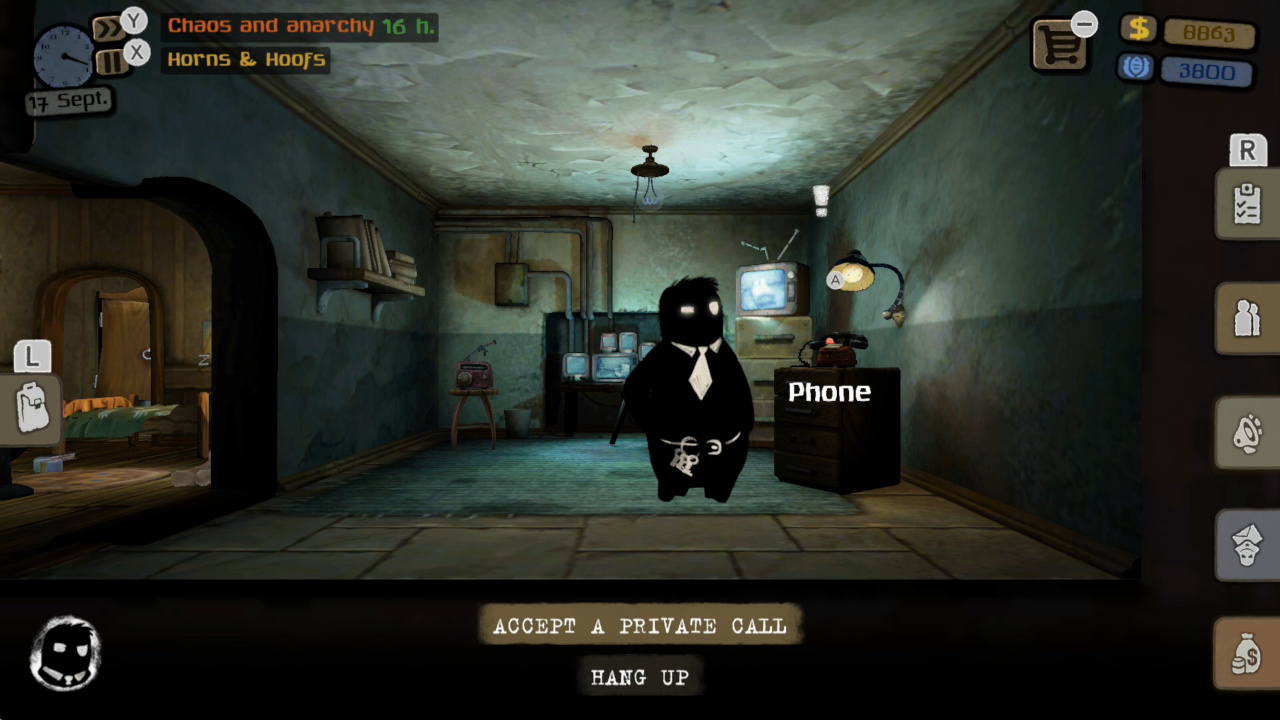Click the shopping cart icon
1280x720 pixels.
coord(1060,45)
